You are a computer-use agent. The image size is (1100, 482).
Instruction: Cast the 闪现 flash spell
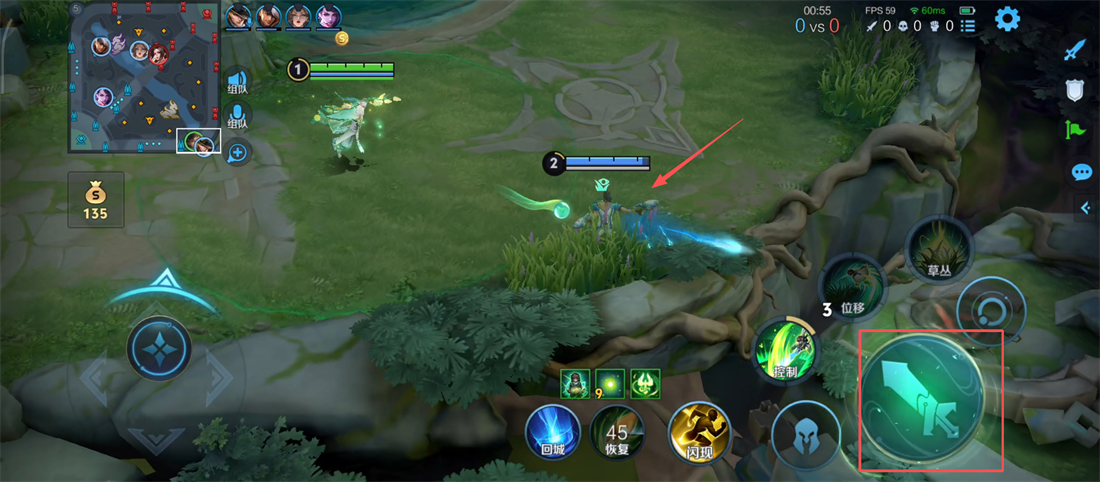(699, 431)
